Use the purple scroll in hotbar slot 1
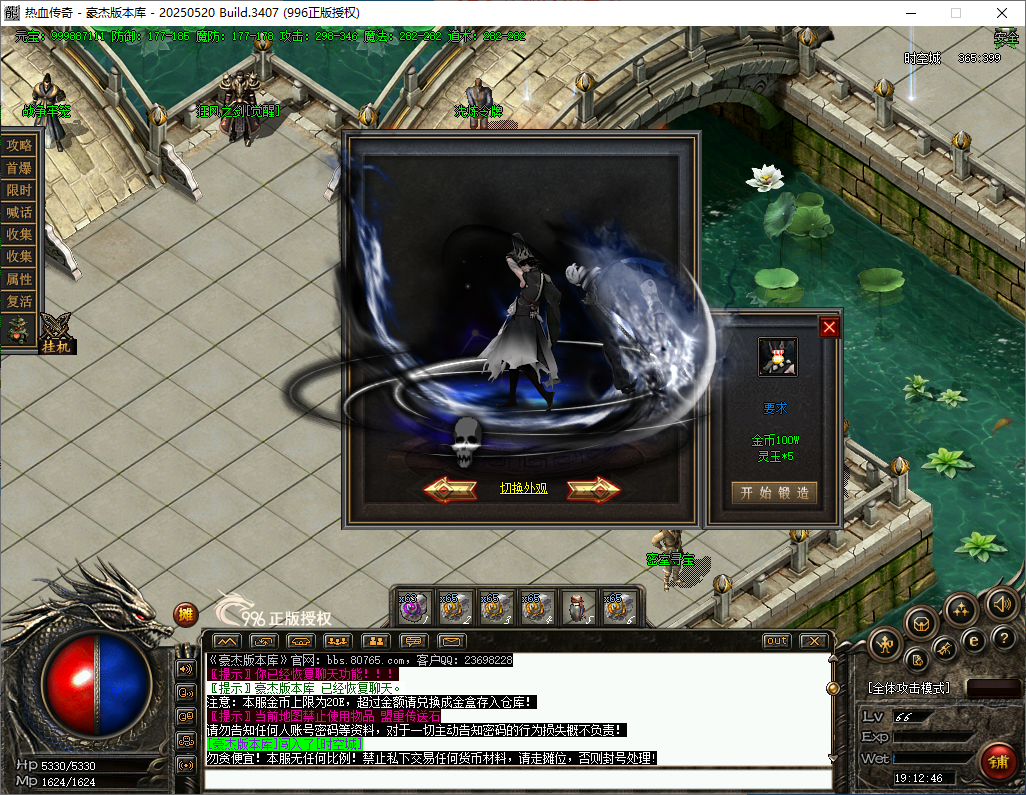This screenshot has width=1026, height=795. click(414, 607)
